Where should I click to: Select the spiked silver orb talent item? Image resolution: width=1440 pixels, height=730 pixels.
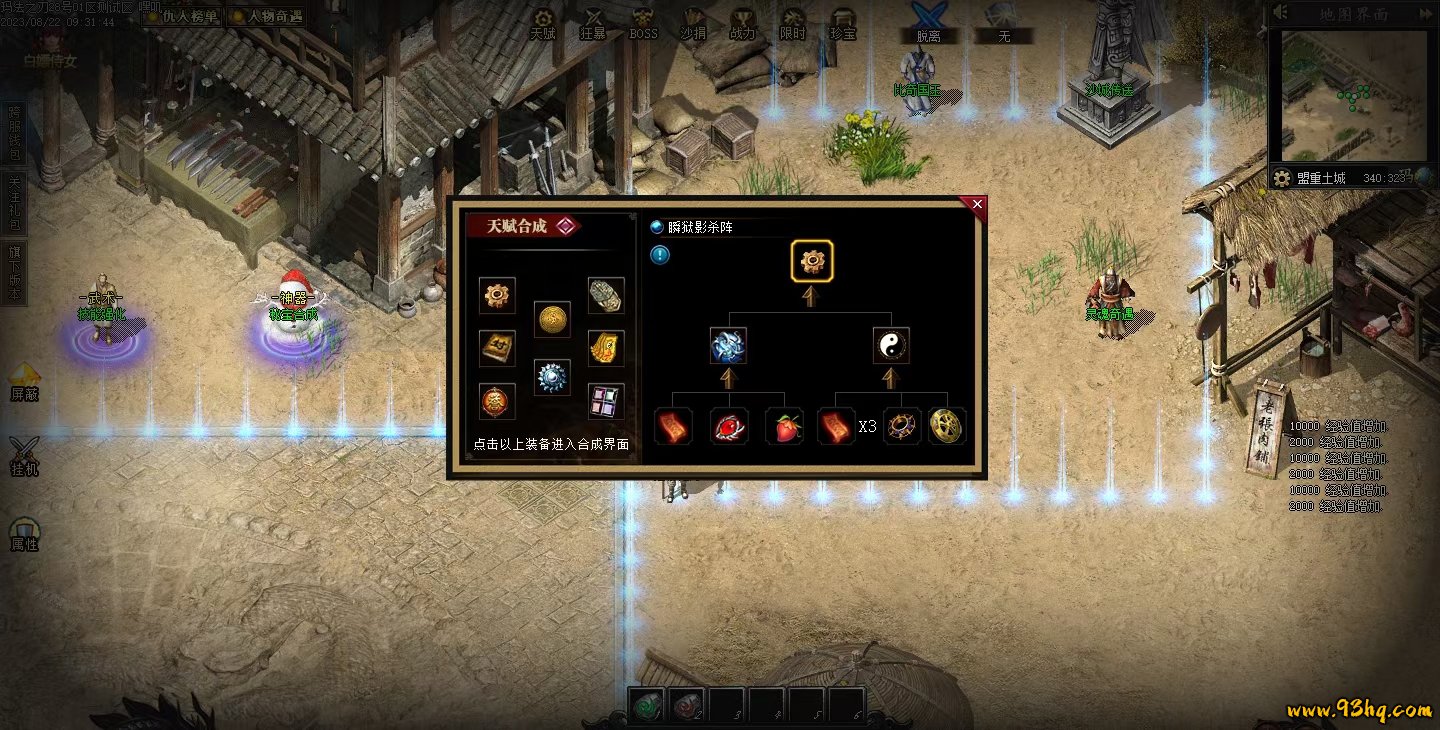click(x=552, y=378)
